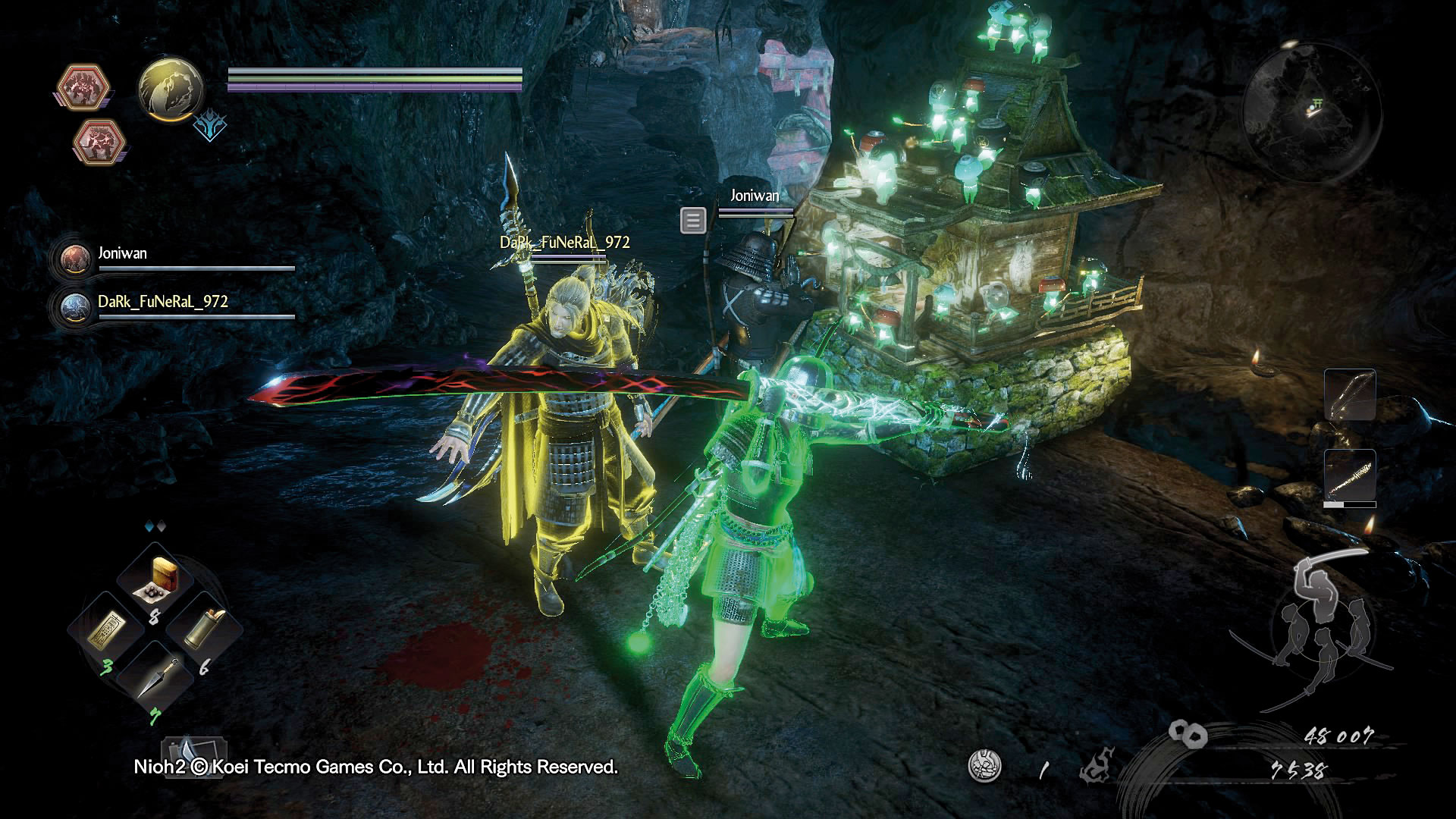Click the golden guardian spirit emblem
The height and width of the screenshot is (819, 1456).
click(171, 89)
